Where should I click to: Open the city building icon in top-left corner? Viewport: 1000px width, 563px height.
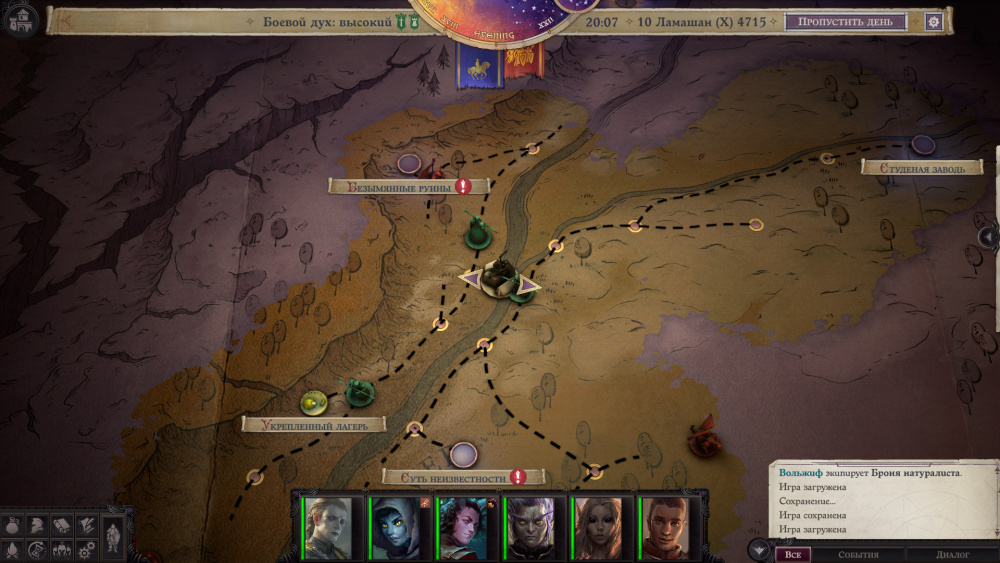point(21,20)
